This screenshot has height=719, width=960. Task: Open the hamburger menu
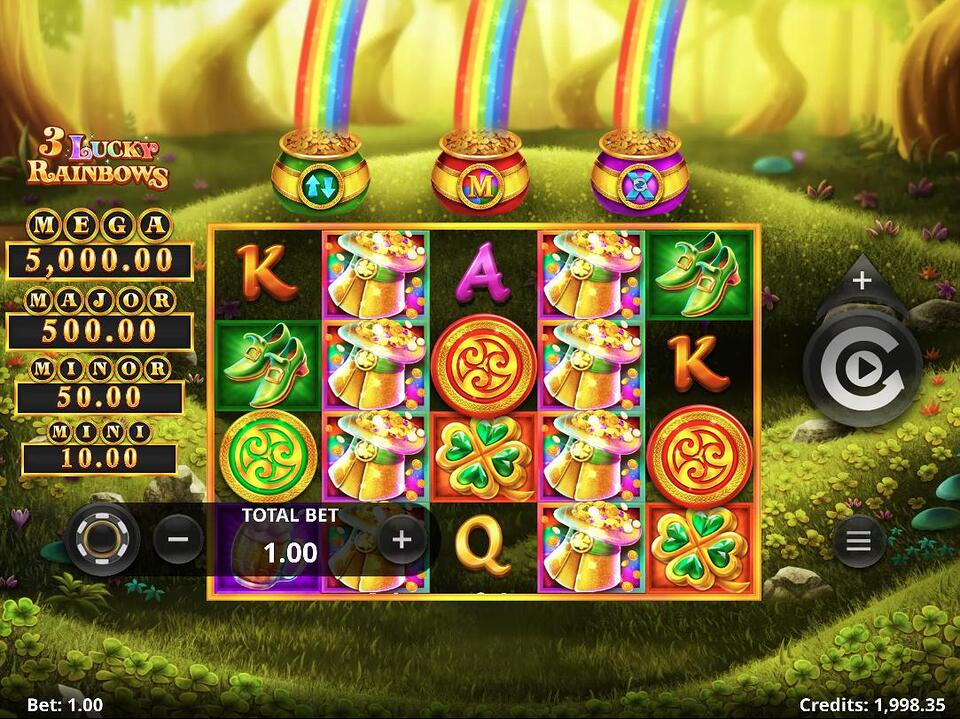click(x=859, y=543)
